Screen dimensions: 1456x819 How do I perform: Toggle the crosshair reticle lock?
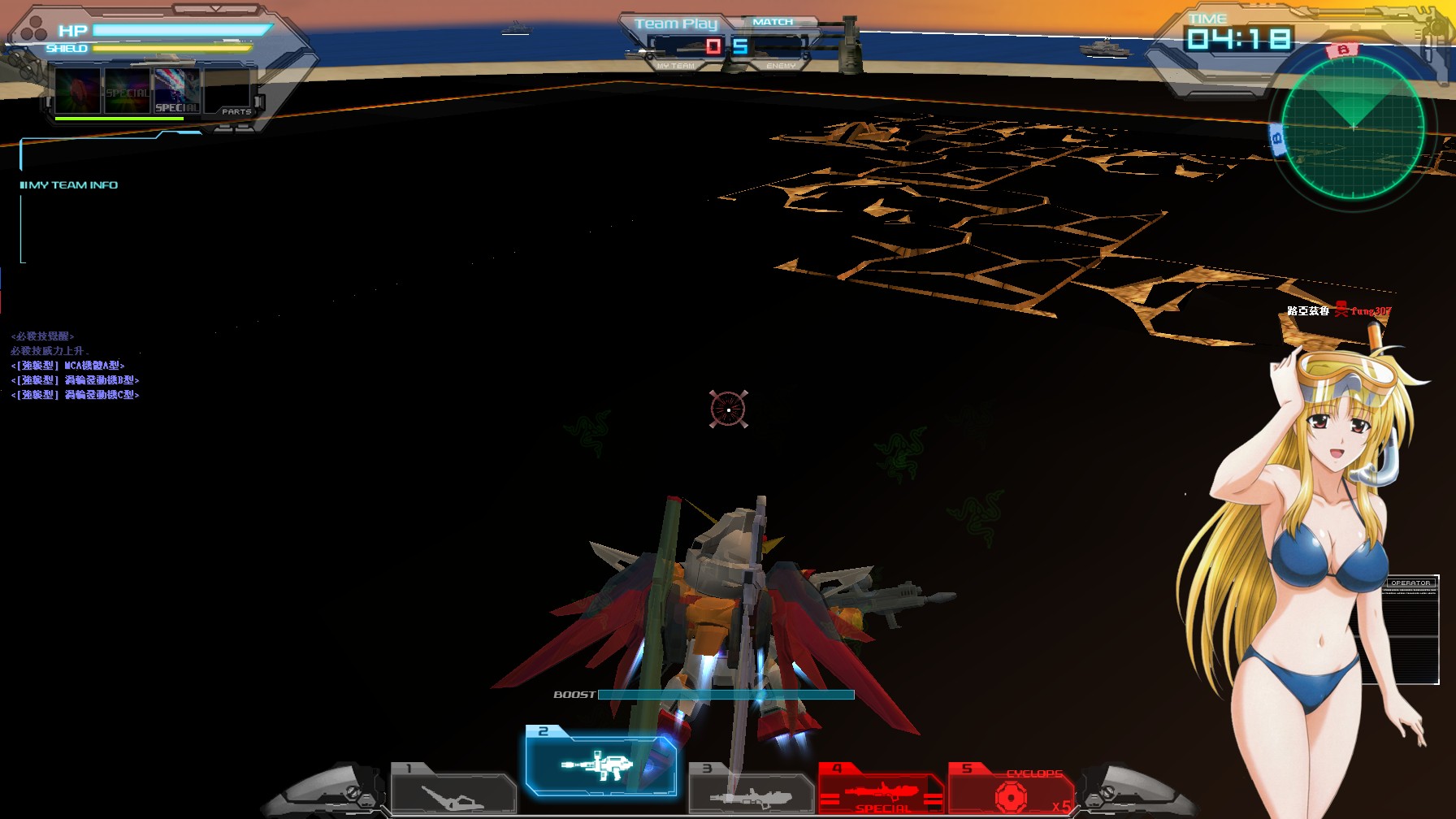tap(727, 410)
